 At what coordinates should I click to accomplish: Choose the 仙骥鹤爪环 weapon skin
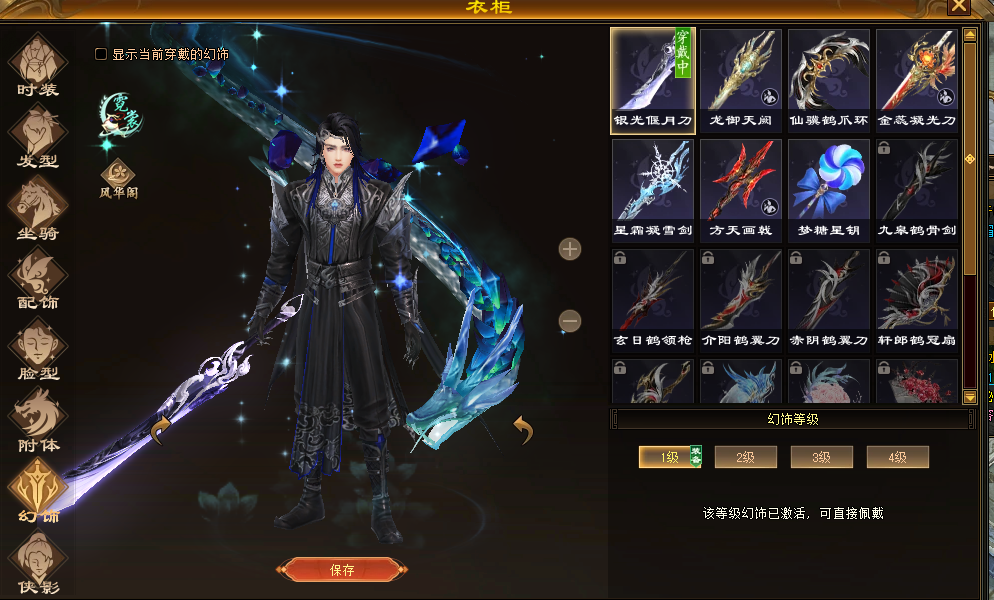(829, 81)
